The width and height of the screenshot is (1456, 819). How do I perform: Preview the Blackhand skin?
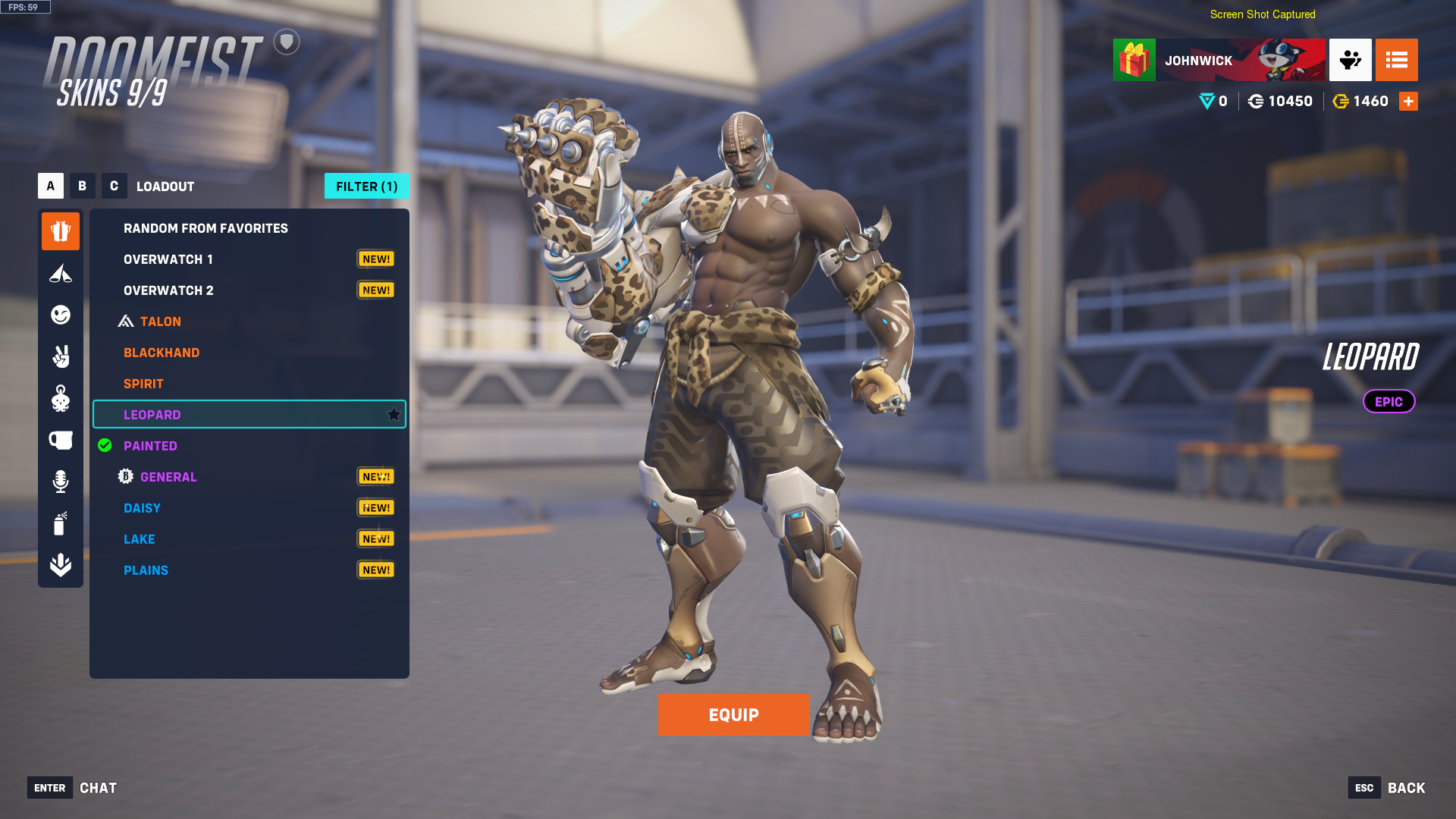coord(162,353)
